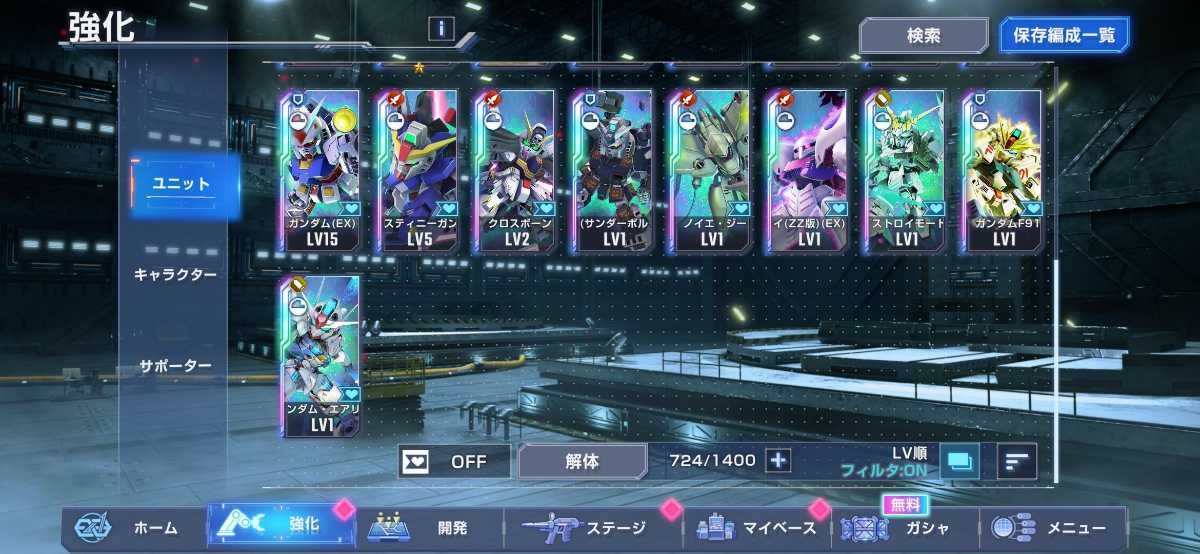Open the filter settings icon
The image size is (1200, 554).
(960, 461)
